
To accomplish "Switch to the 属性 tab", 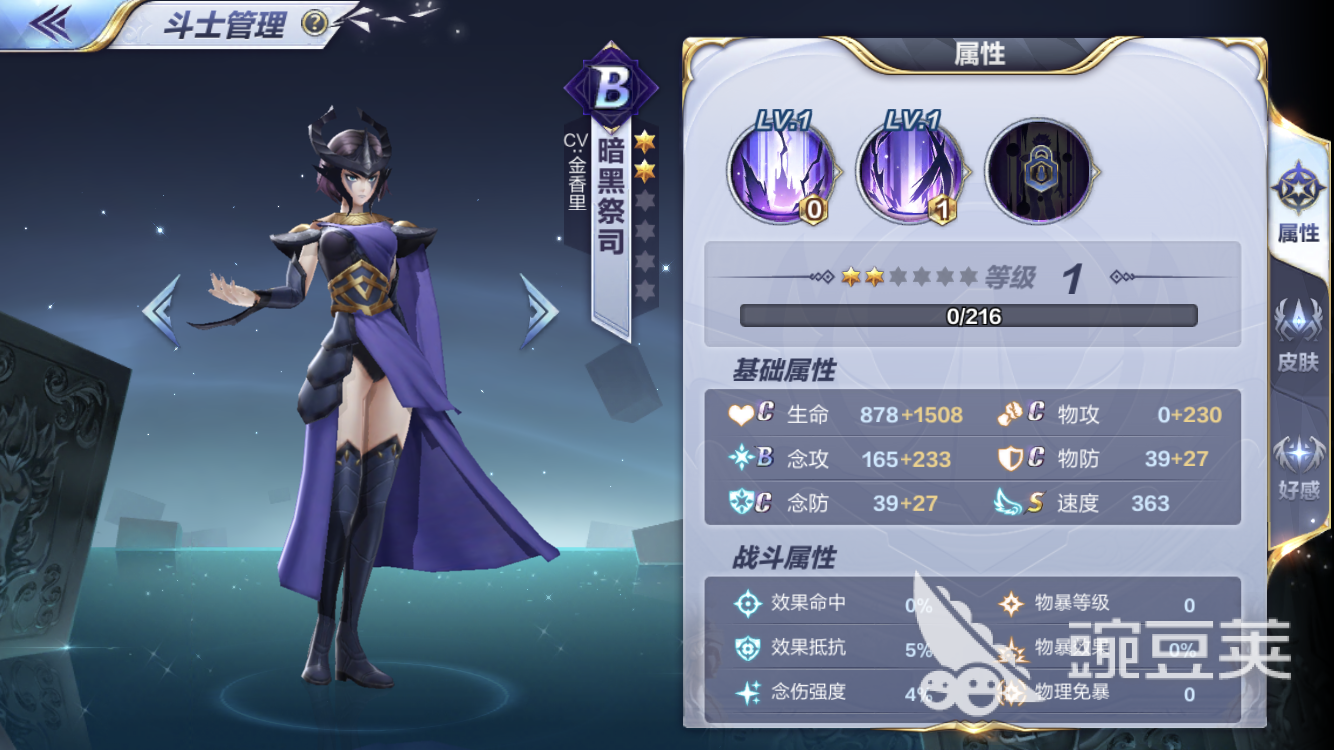I will [x=1298, y=204].
